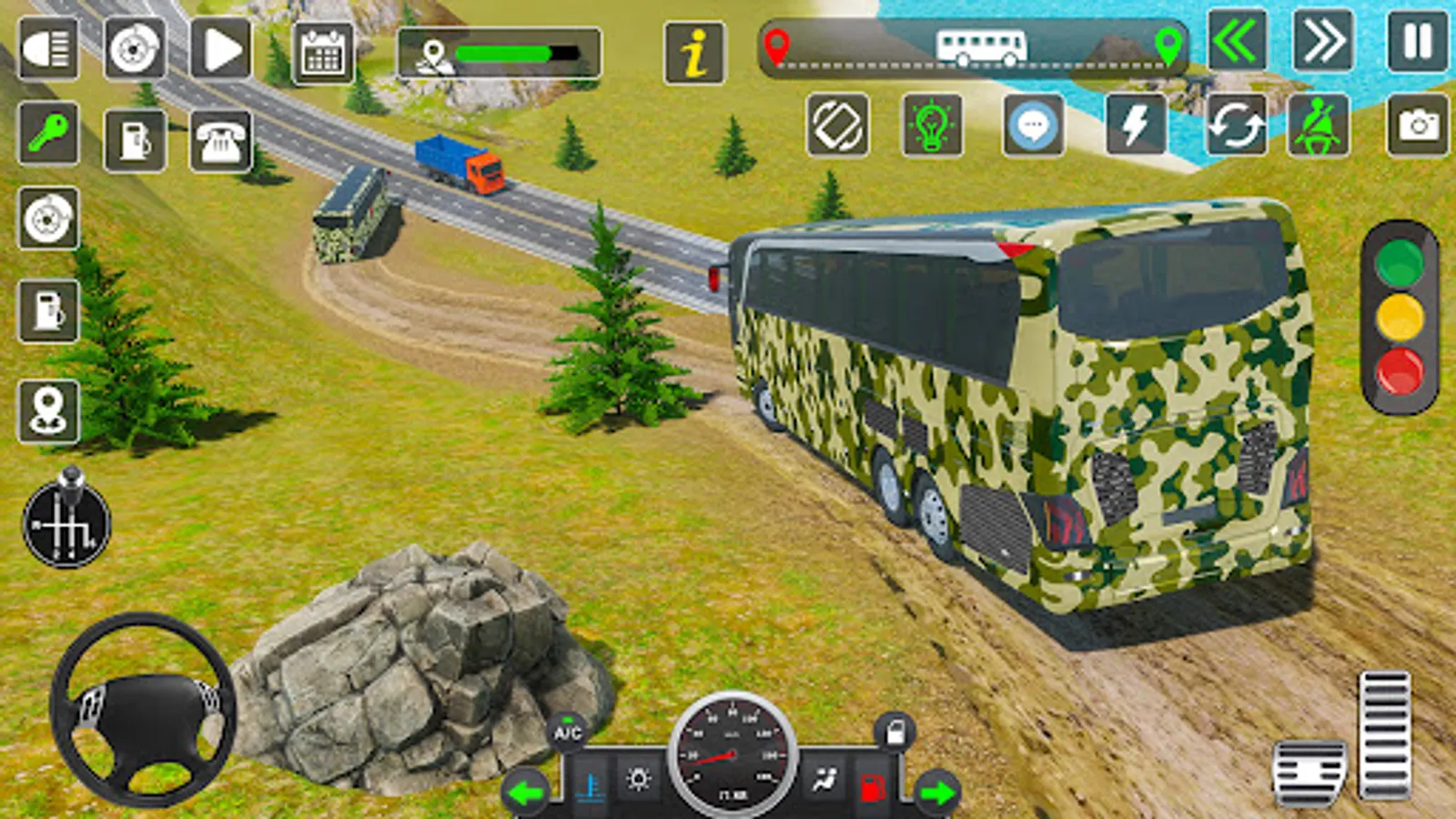Tap the white play arrow button
This screenshot has height=819, width=1456.
pyautogui.click(x=221, y=49)
